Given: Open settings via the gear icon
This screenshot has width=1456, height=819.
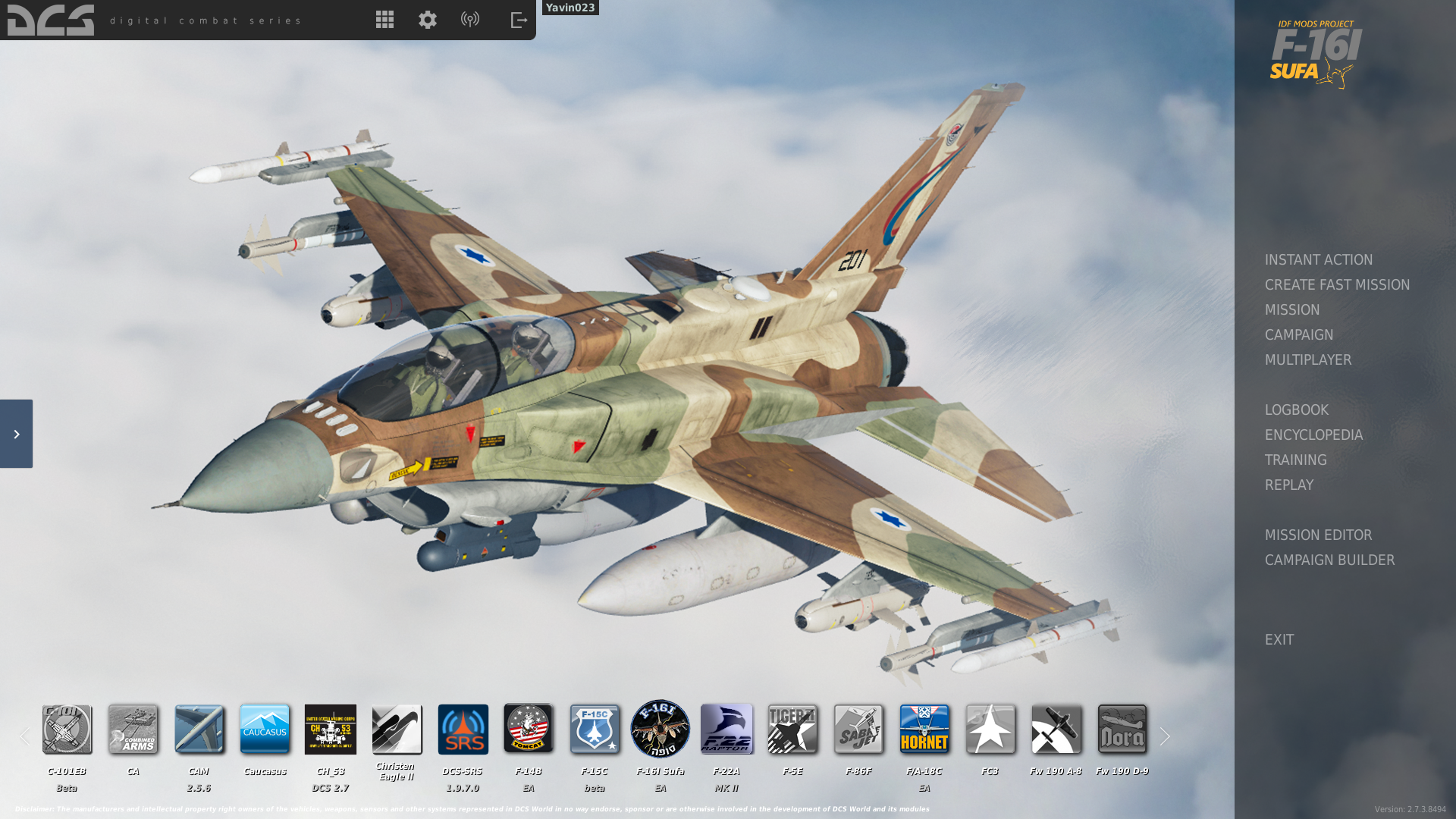Looking at the screenshot, I should coord(428,20).
